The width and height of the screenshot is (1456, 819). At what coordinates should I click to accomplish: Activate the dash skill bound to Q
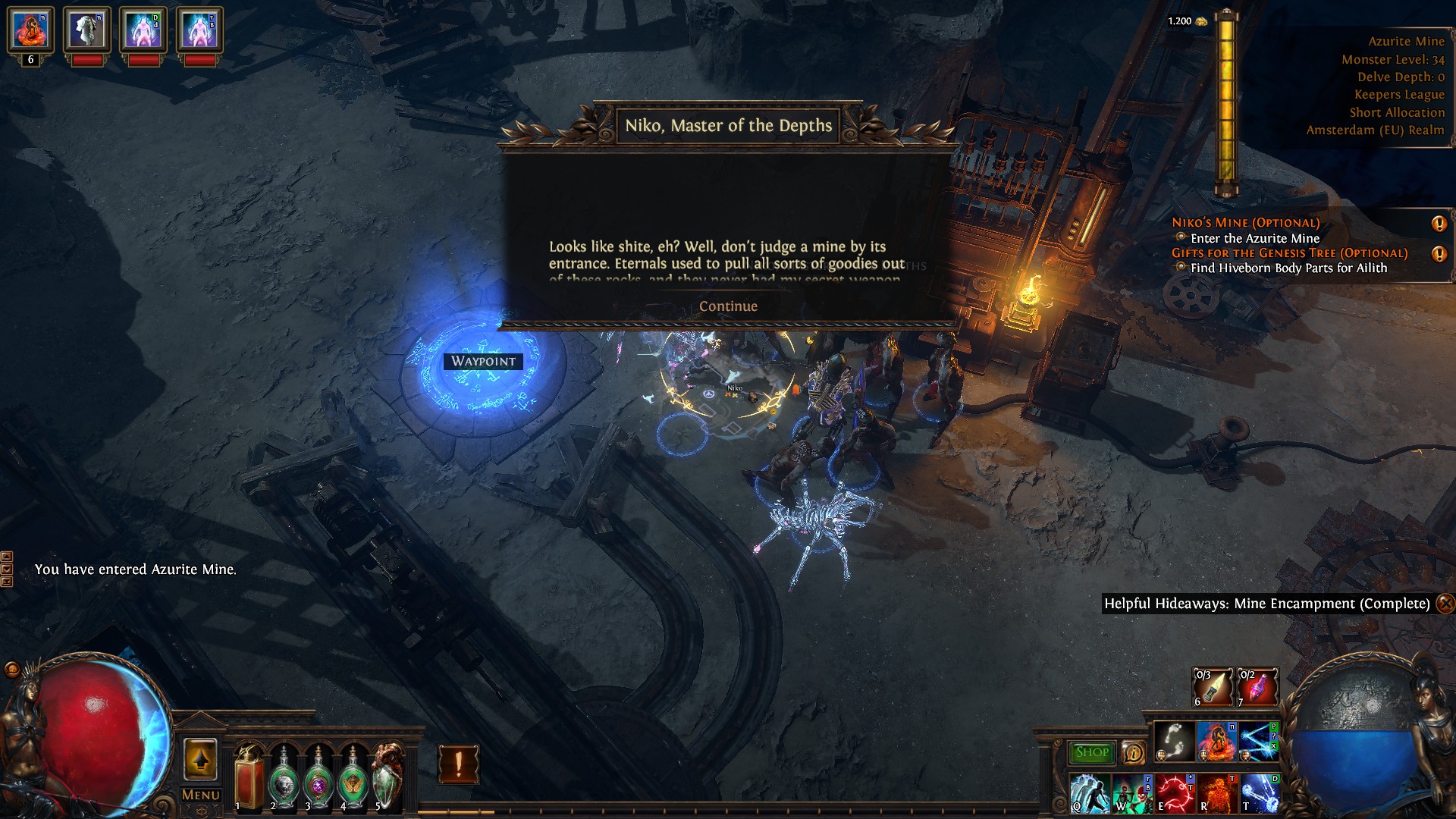1089,793
